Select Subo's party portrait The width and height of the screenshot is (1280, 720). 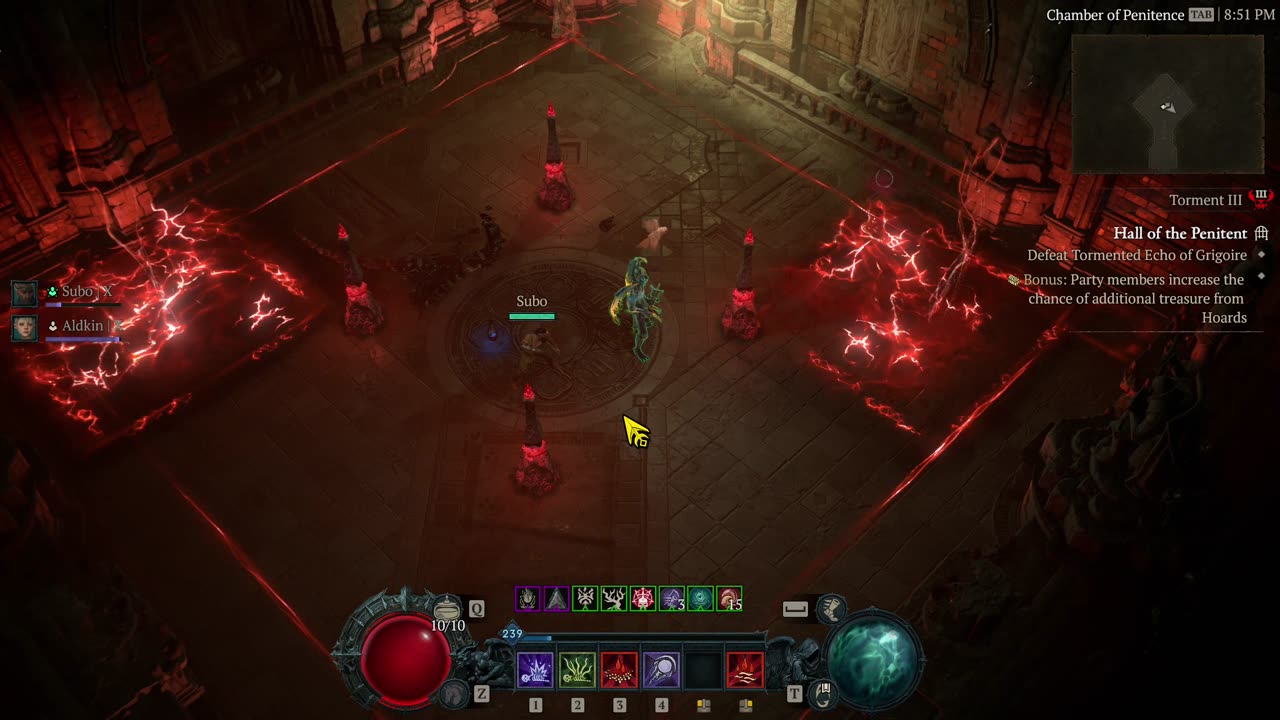tap(25, 293)
